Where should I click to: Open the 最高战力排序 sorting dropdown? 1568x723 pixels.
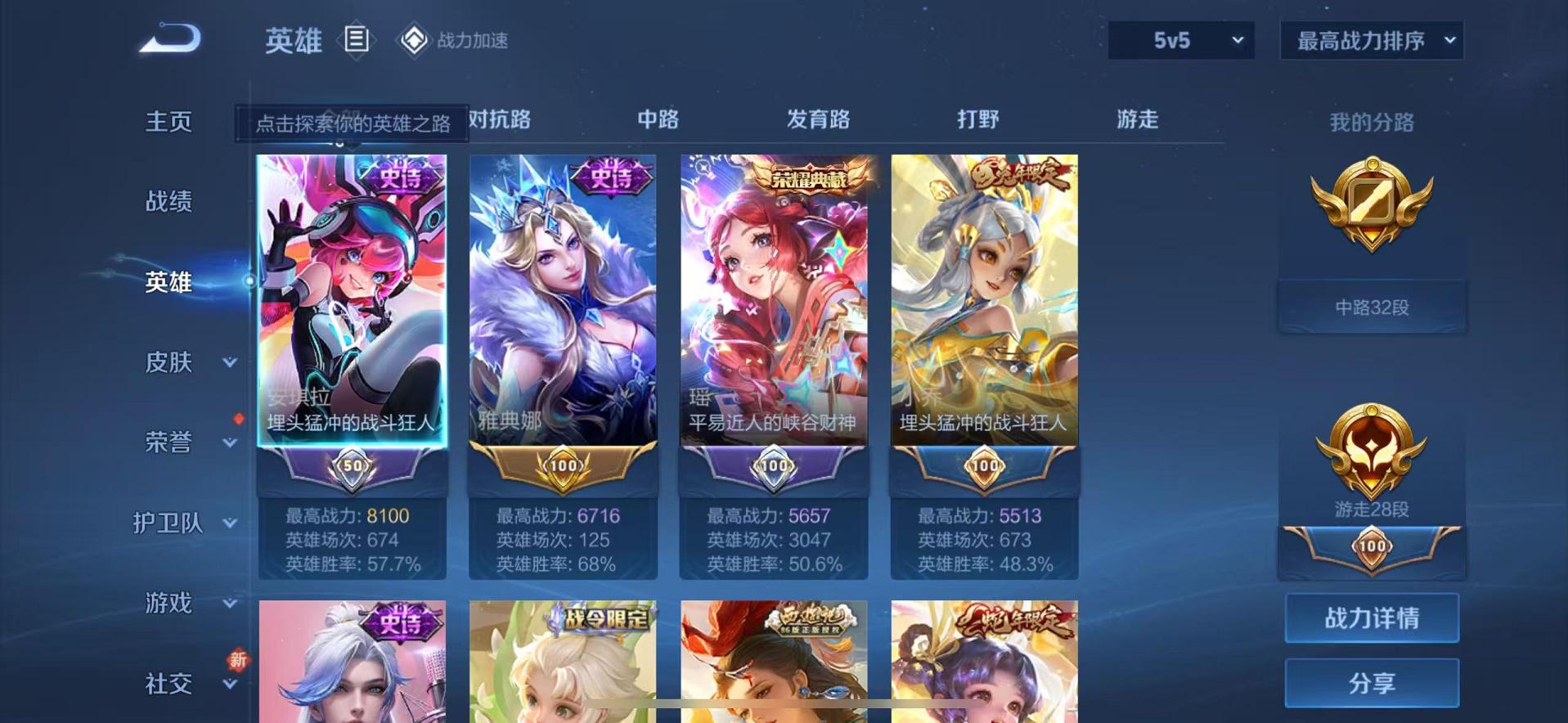(x=1370, y=39)
